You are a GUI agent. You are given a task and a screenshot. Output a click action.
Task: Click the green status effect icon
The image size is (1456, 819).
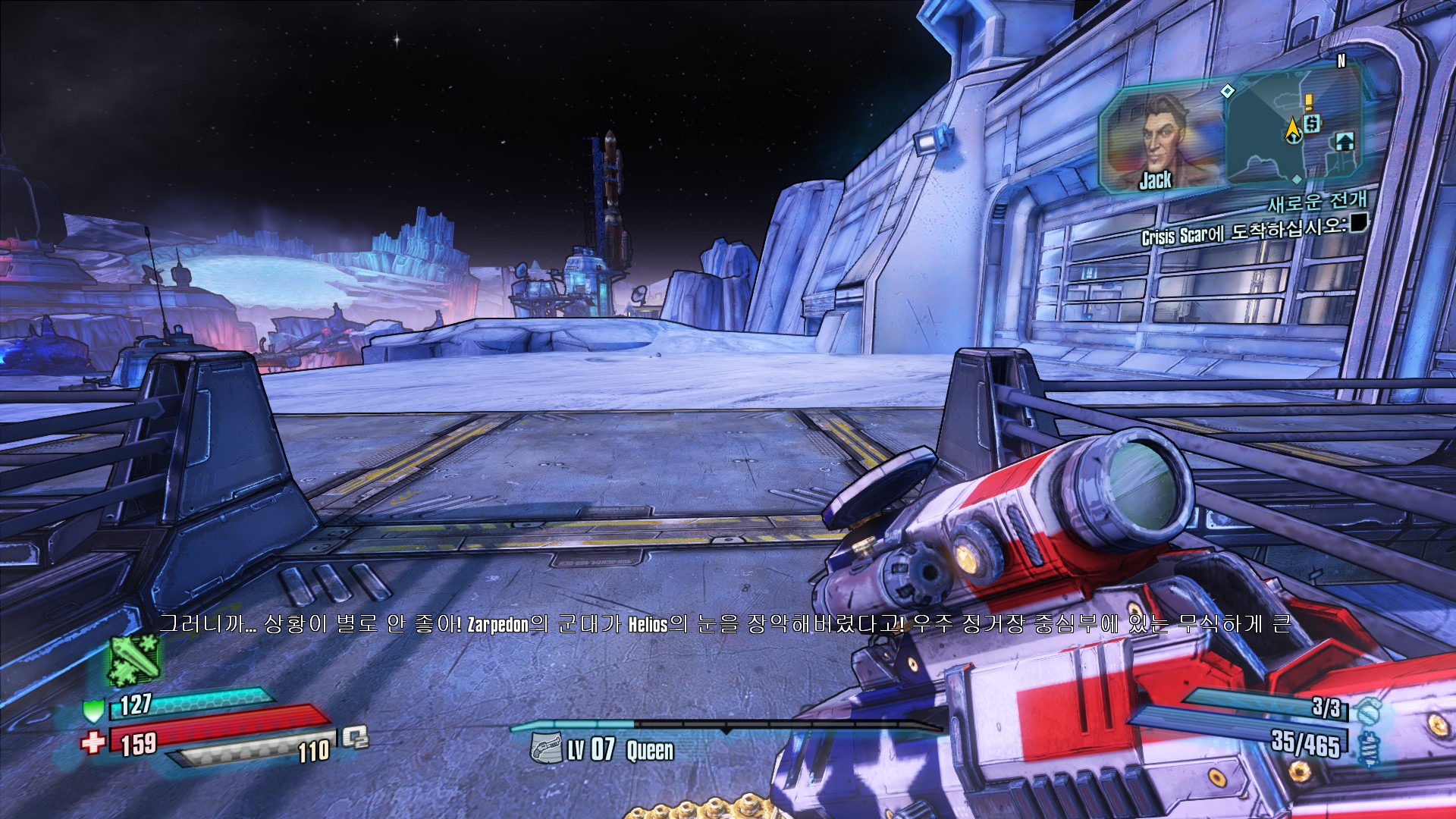point(135,658)
